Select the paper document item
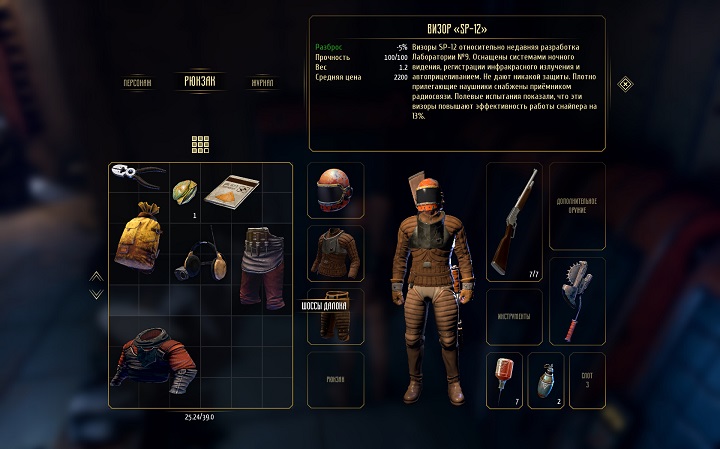The width and height of the screenshot is (720, 449). point(232,187)
